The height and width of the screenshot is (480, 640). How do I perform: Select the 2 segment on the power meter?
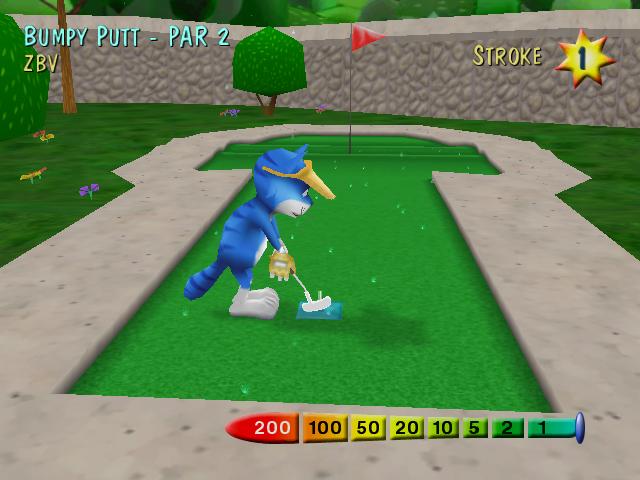[507, 429]
